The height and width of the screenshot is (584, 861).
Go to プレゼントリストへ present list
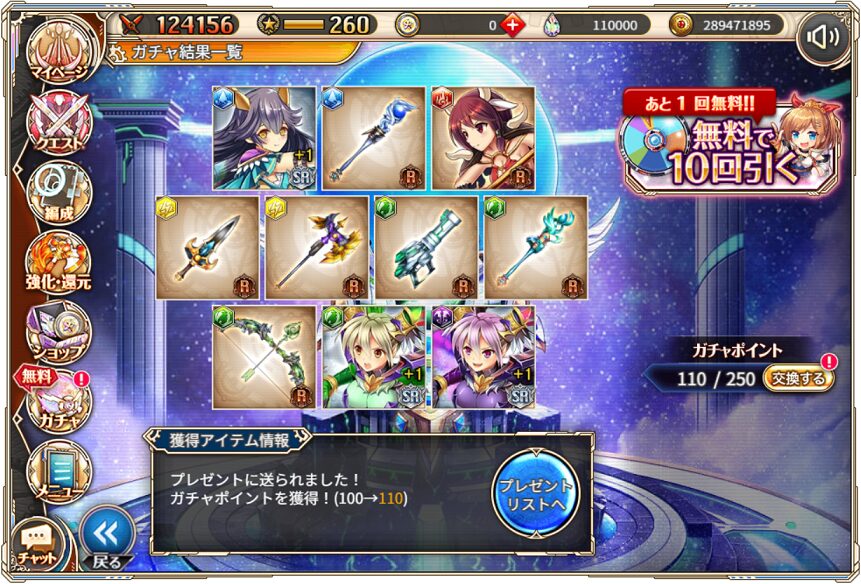tap(535, 491)
